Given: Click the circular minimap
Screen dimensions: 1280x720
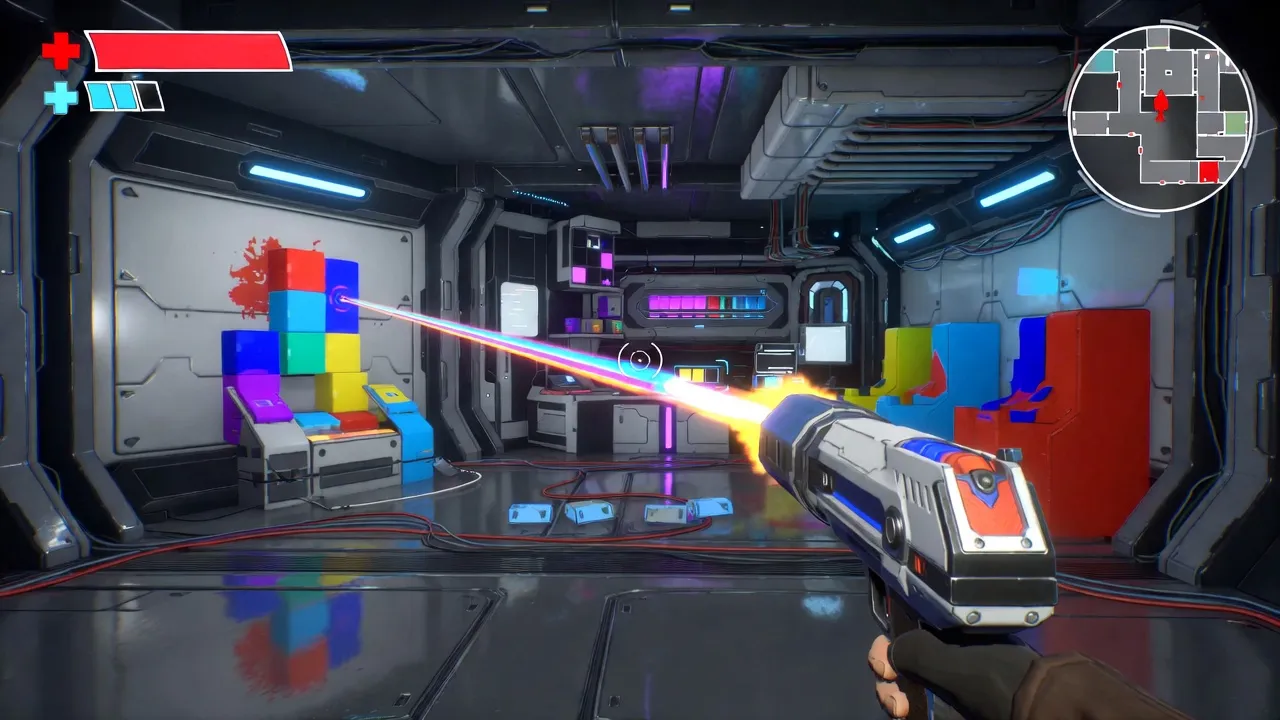Looking at the screenshot, I should pos(1161,118).
